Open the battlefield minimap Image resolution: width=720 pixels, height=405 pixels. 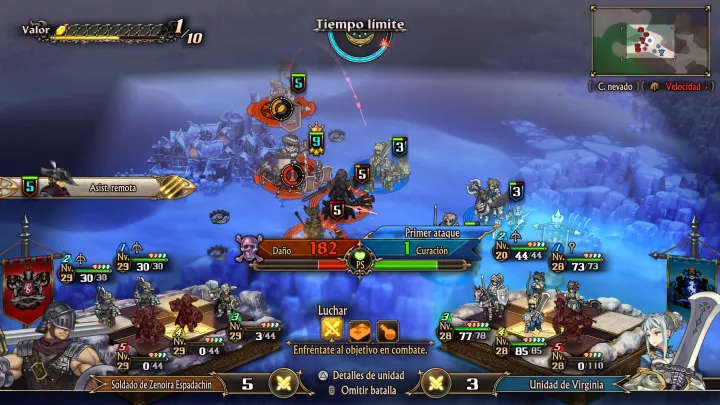tap(653, 40)
